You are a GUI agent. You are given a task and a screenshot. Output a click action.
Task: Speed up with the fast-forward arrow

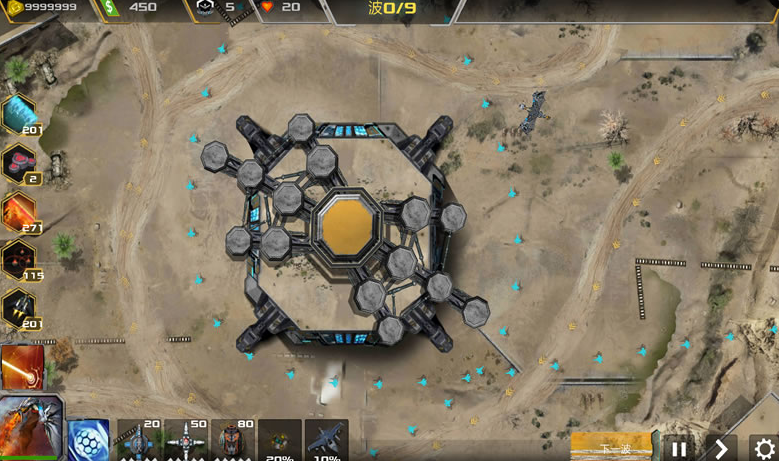(720, 449)
